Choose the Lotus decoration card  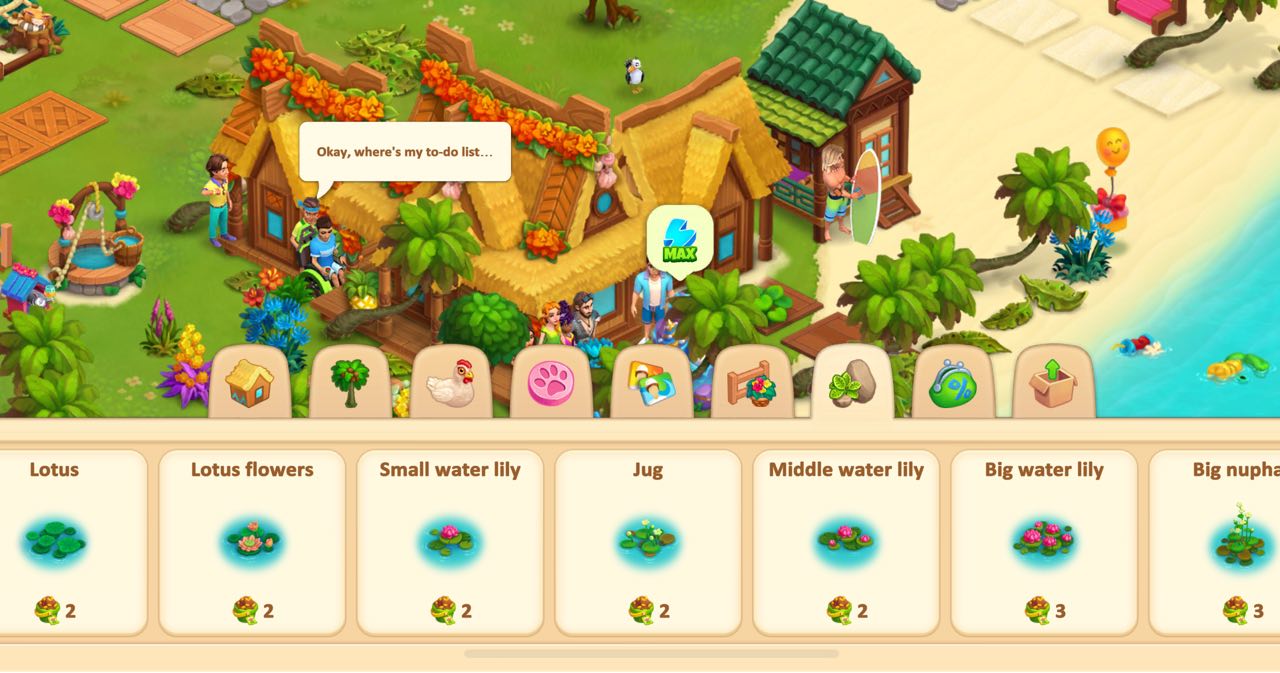tap(60, 541)
